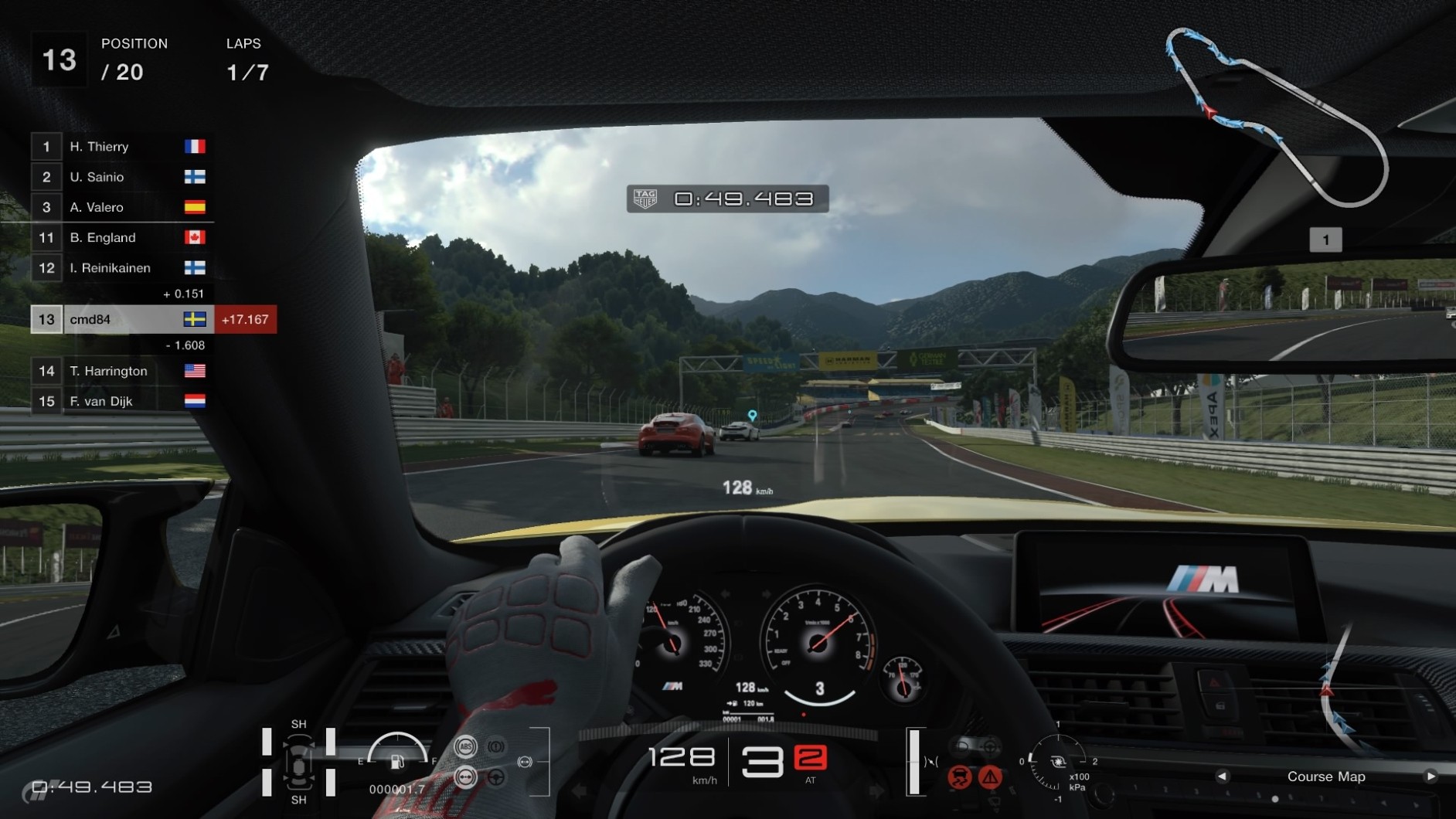Choose the U. Sainio standings row
1456x819 pixels.
tap(117, 177)
